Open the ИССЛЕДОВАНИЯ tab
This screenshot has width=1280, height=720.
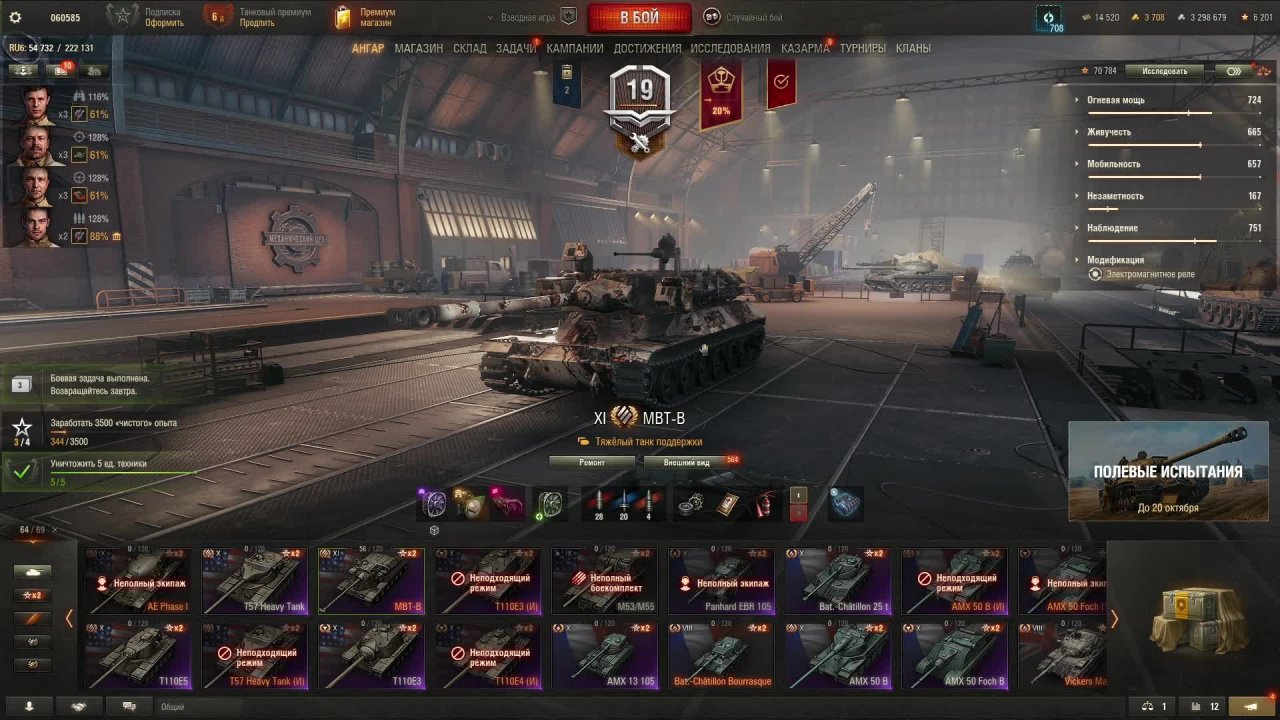click(x=730, y=48)
